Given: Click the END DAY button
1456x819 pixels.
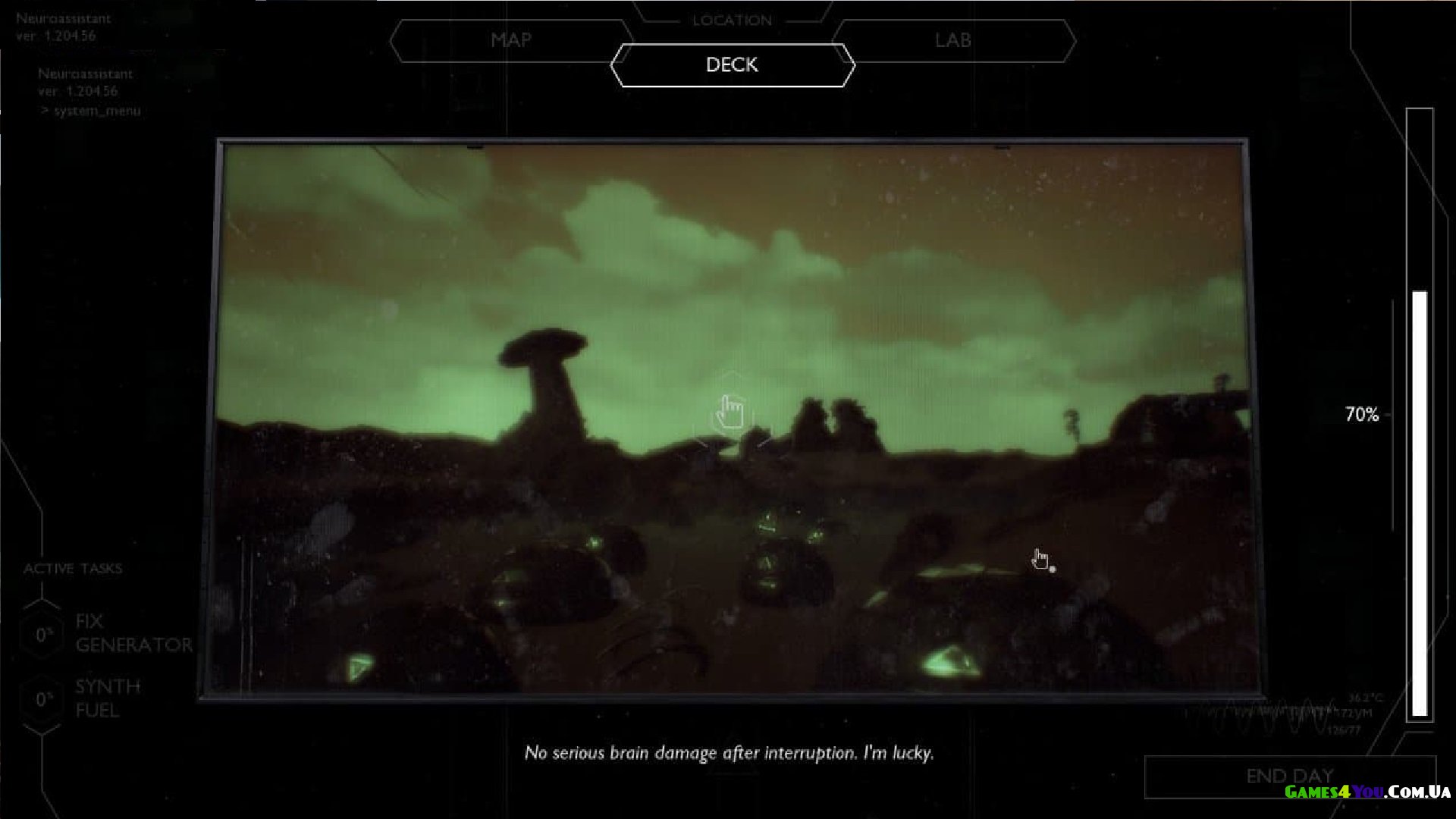Looking at the screenshot, I should [1289, 777].
